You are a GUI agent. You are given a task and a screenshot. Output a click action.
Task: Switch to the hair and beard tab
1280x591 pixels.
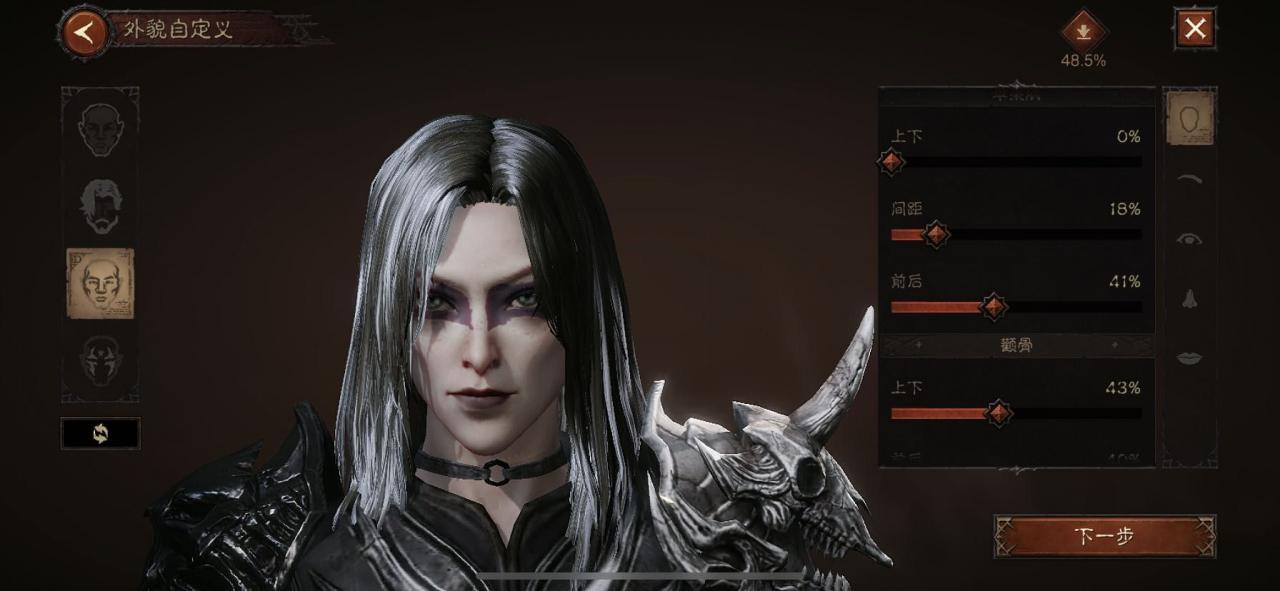100,205
